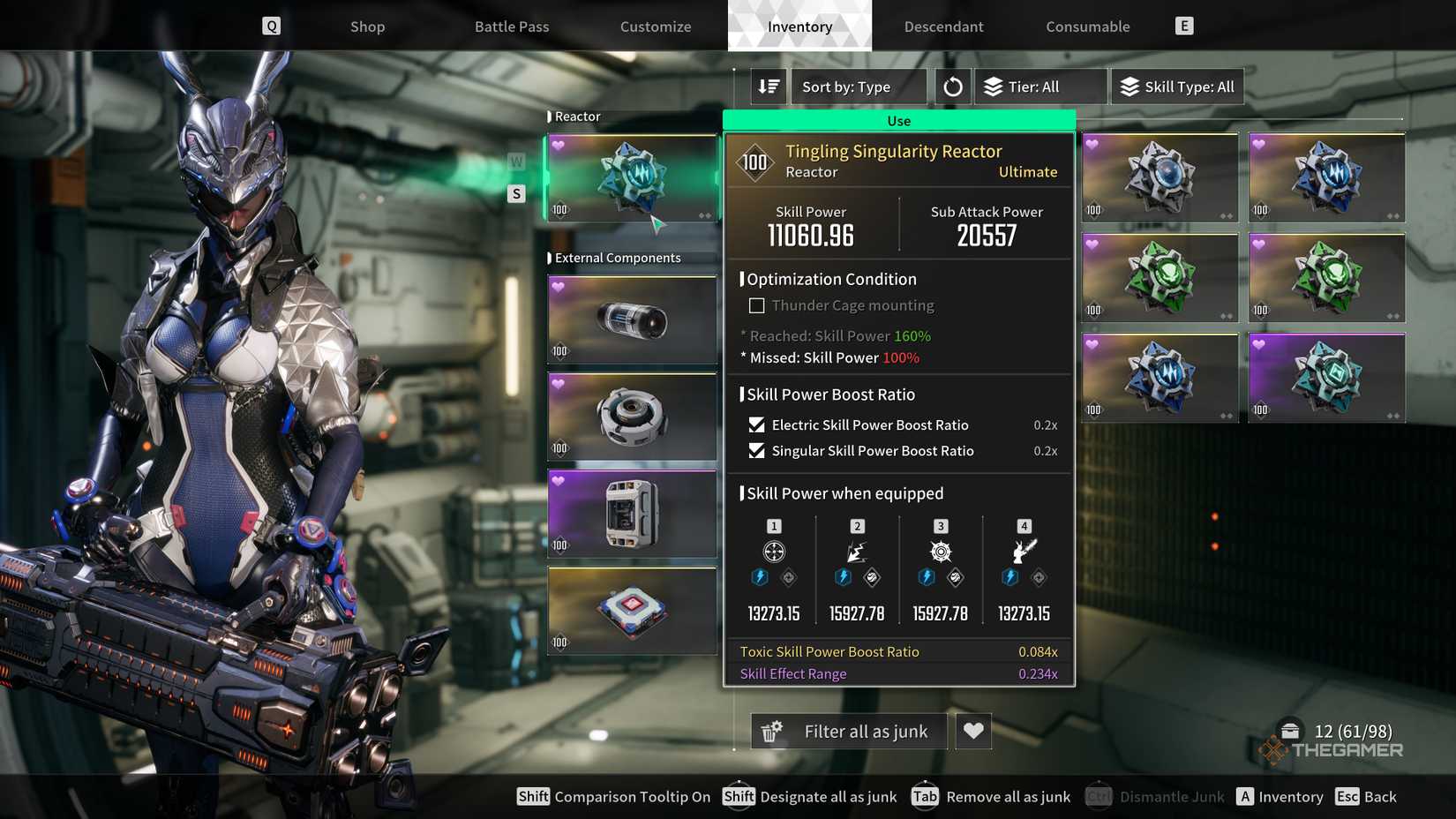
Task: Click the gear icon under slot 3
Action: coord(940,550)
